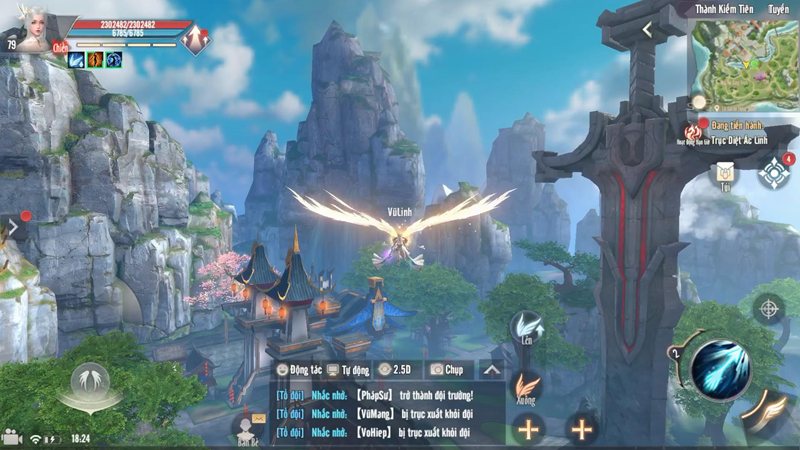
Task: Open the Trực Diệt Ác Linh activity
Action: pyautogui.click(x=740, y=138)
